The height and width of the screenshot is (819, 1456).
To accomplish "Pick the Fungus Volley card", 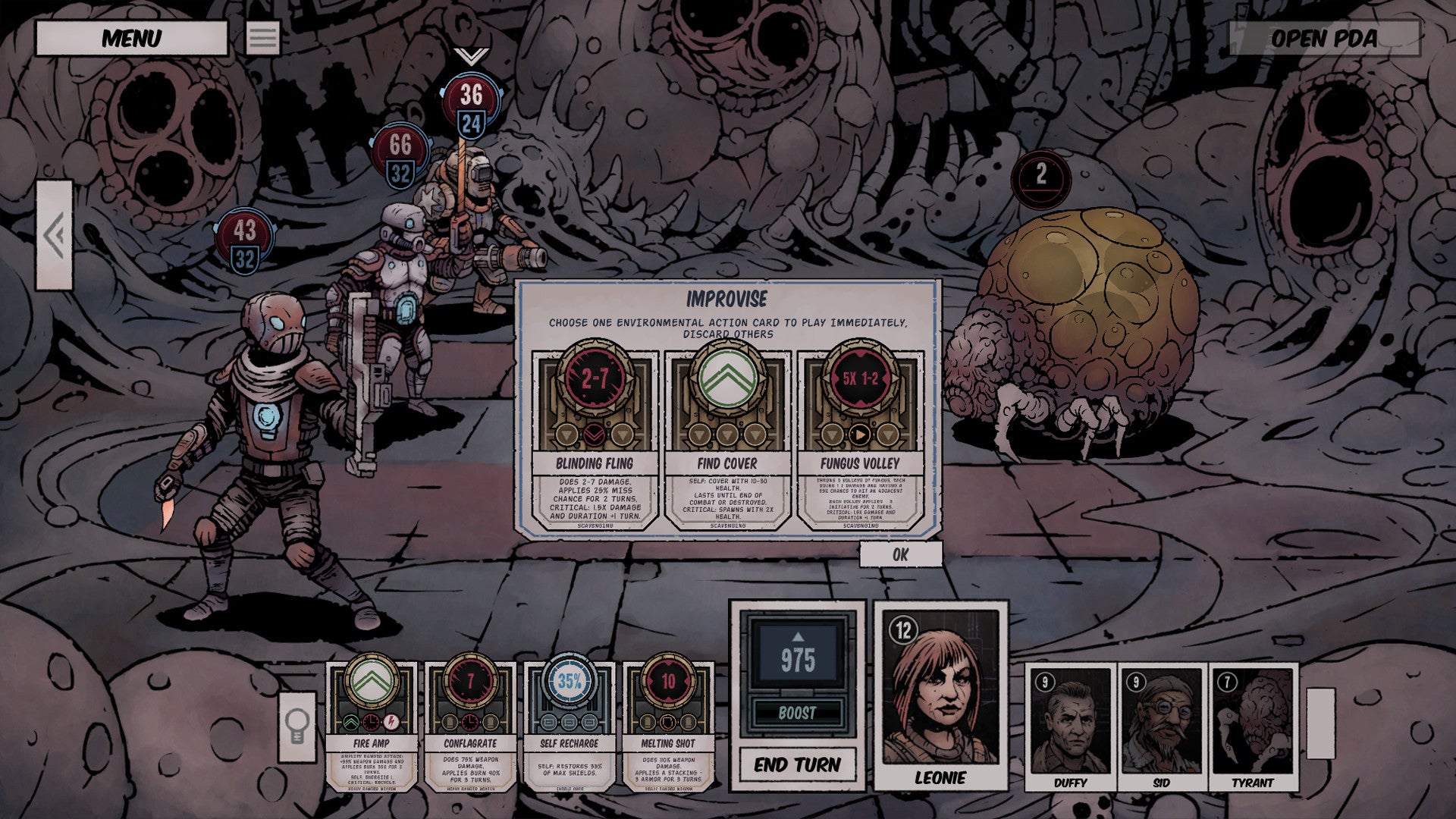I will coord(859,440).
